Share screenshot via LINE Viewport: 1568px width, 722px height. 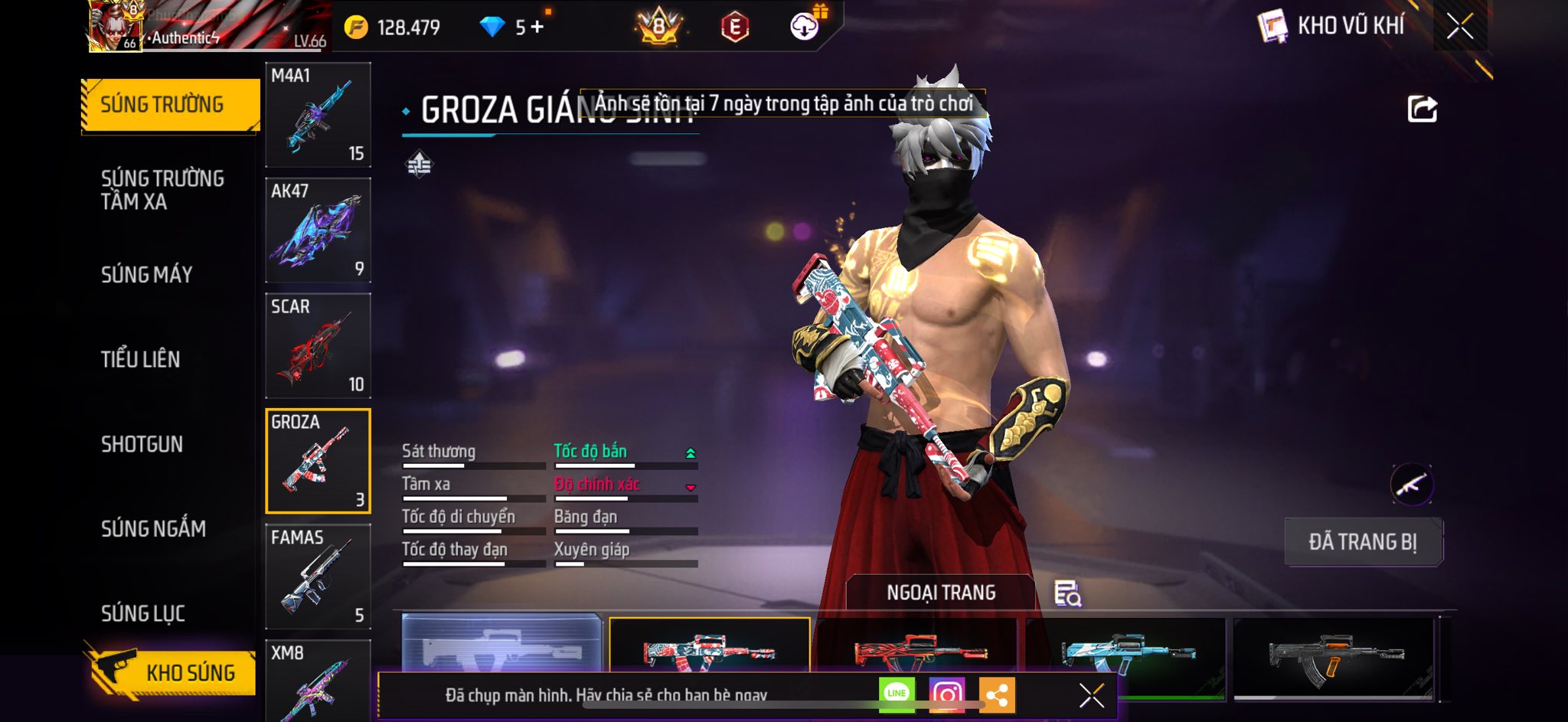pyautogui.click(x=897, y=694)
